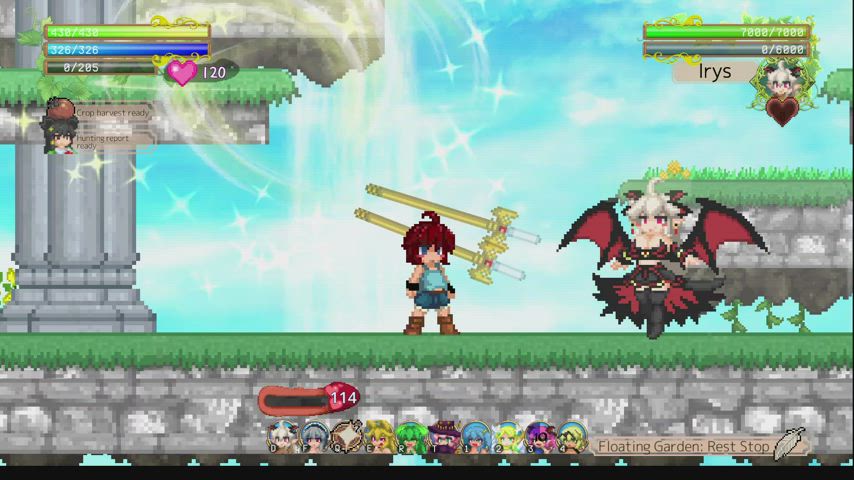Click the dark heart icon below Irys's portrait
Image resolution: width=854 pixels, height=480 pixels.
click(782, 110)
